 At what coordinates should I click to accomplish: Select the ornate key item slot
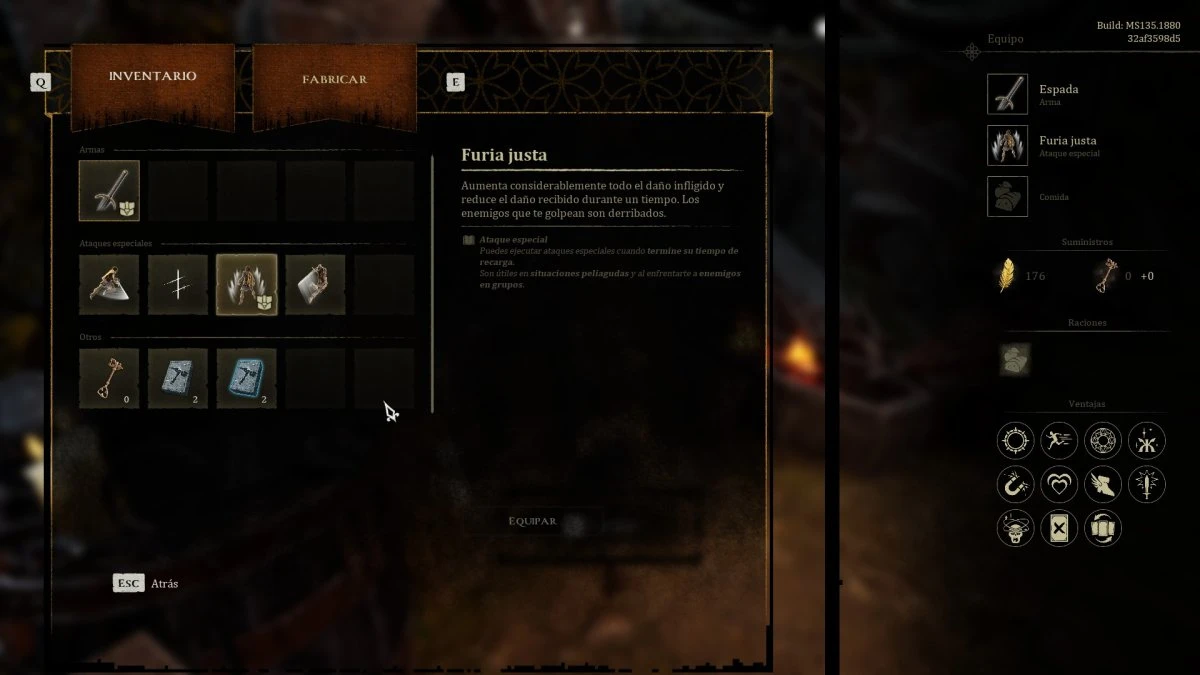[x=109, y=378]
